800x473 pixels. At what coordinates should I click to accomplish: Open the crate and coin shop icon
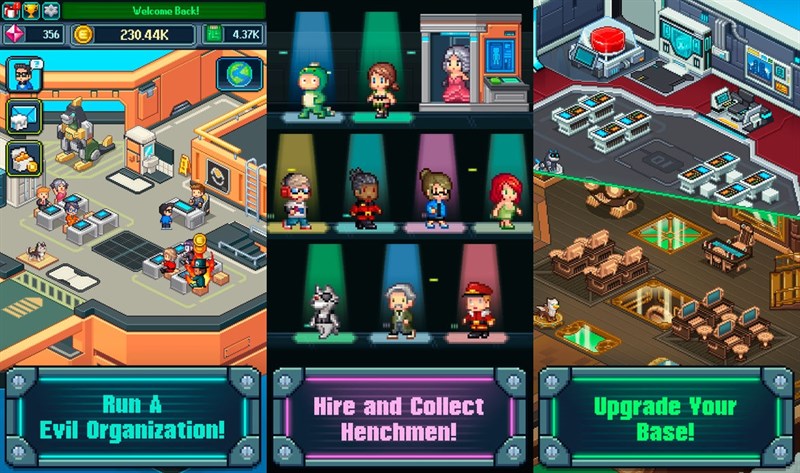pos(22,158)
